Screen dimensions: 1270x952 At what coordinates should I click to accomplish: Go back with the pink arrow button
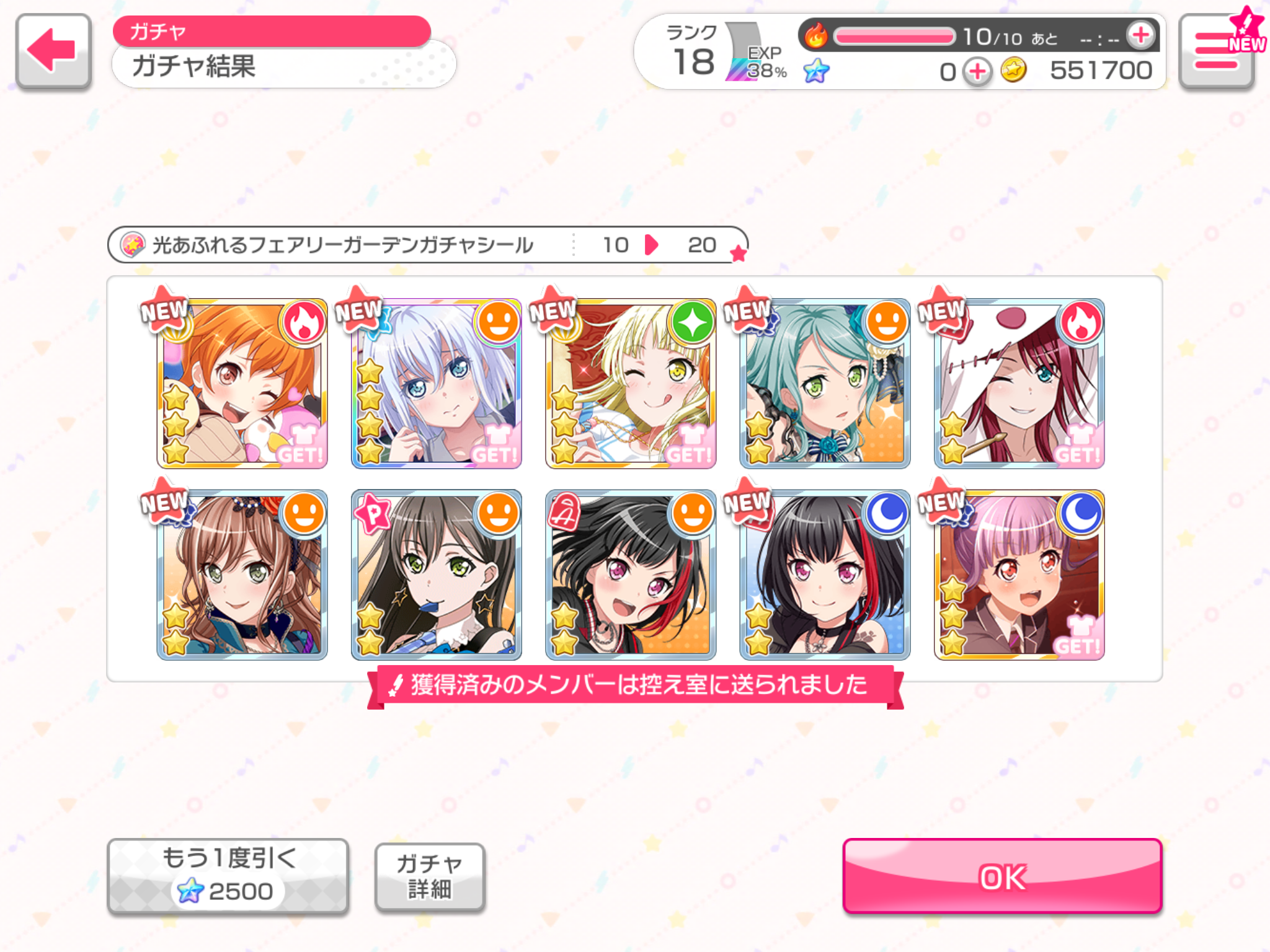[53, 51]
